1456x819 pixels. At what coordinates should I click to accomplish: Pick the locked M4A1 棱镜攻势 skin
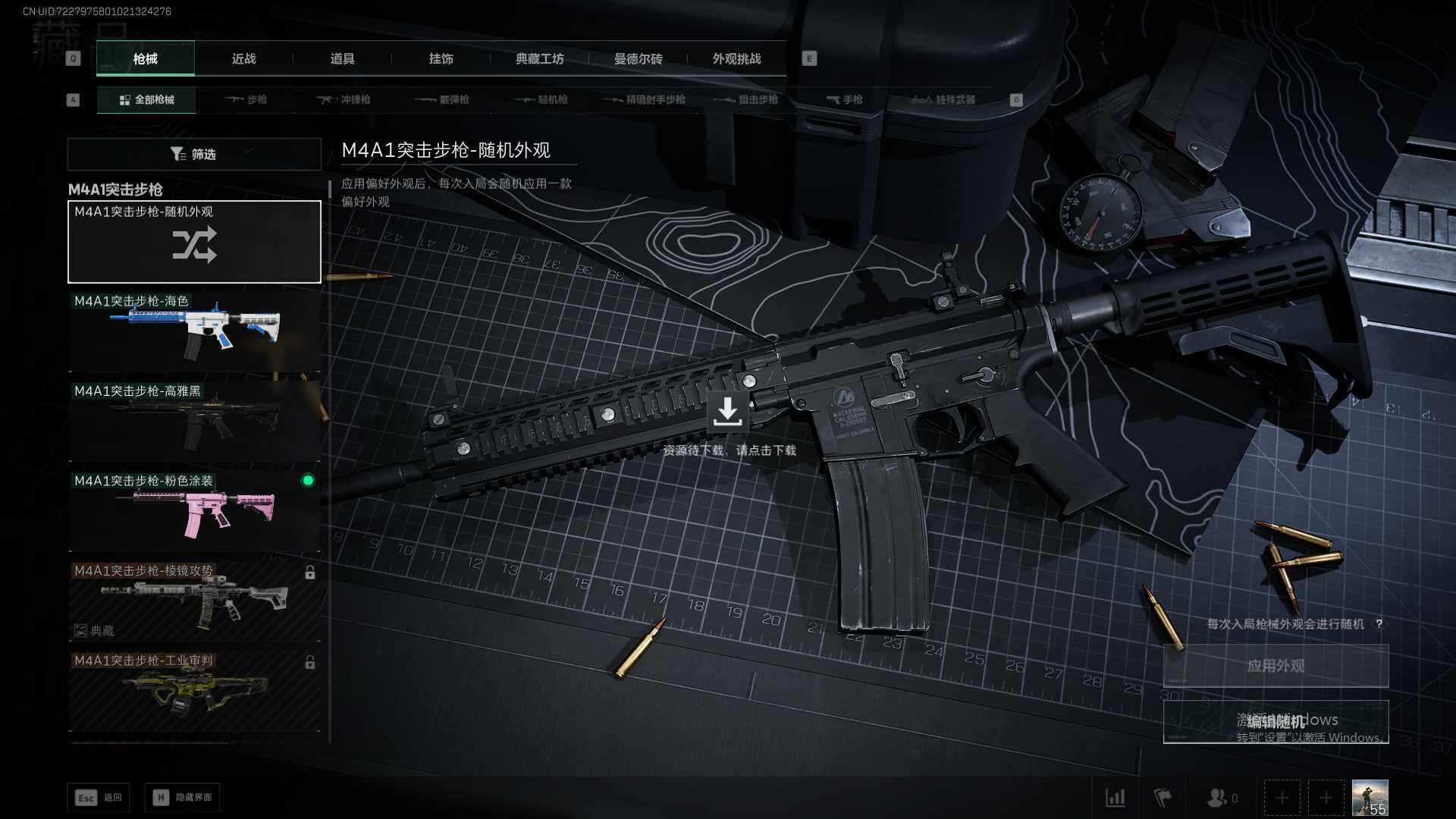point(194,600)
